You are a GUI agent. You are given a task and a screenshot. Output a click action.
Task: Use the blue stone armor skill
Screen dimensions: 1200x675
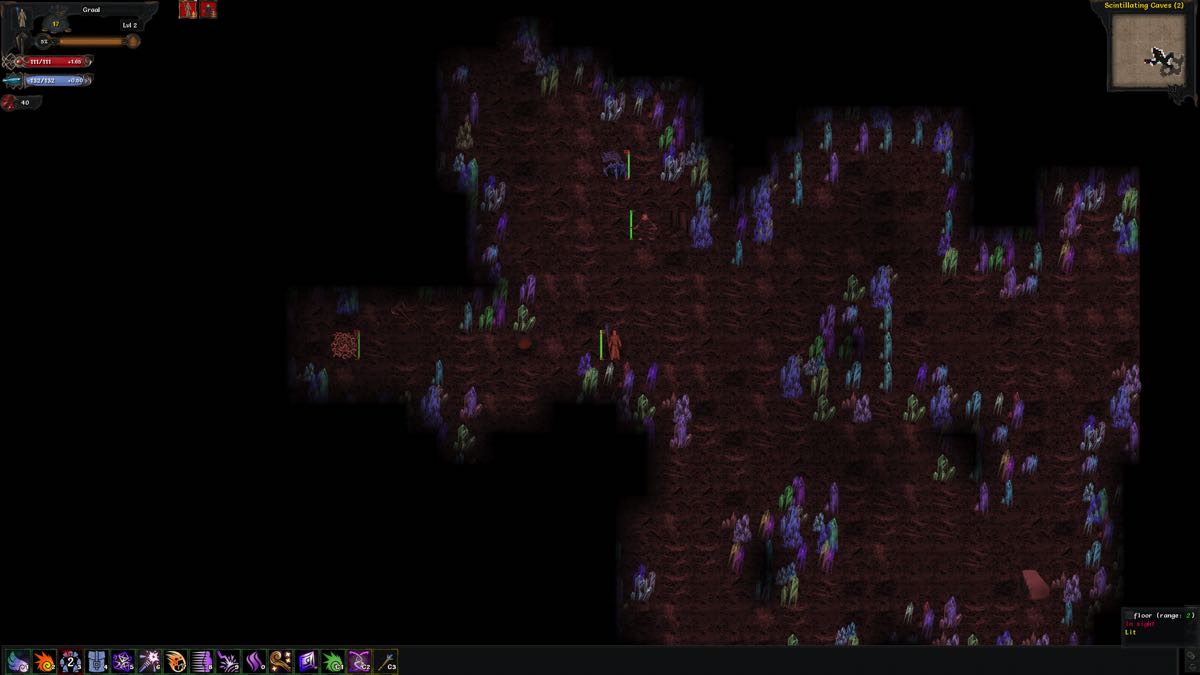[x=97, y=661]
